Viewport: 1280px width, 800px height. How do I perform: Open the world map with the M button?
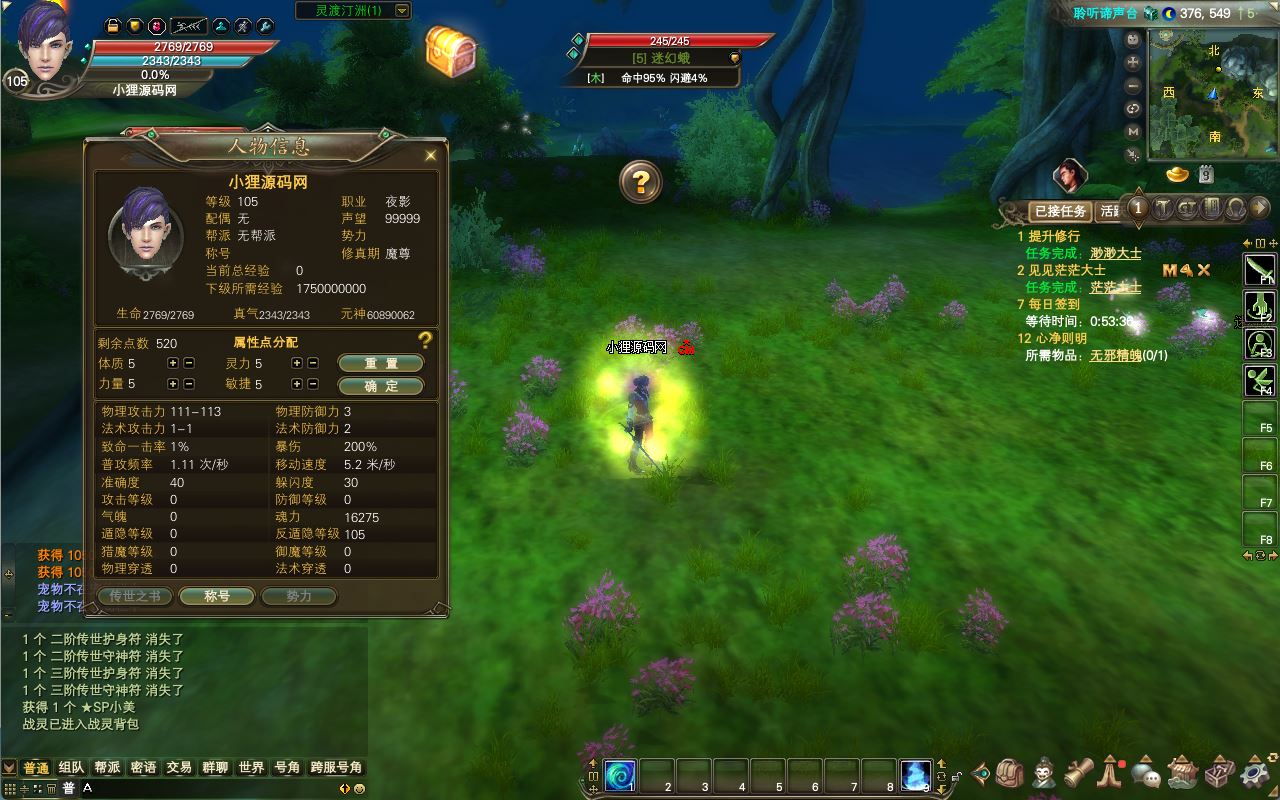pos(1133,132)
